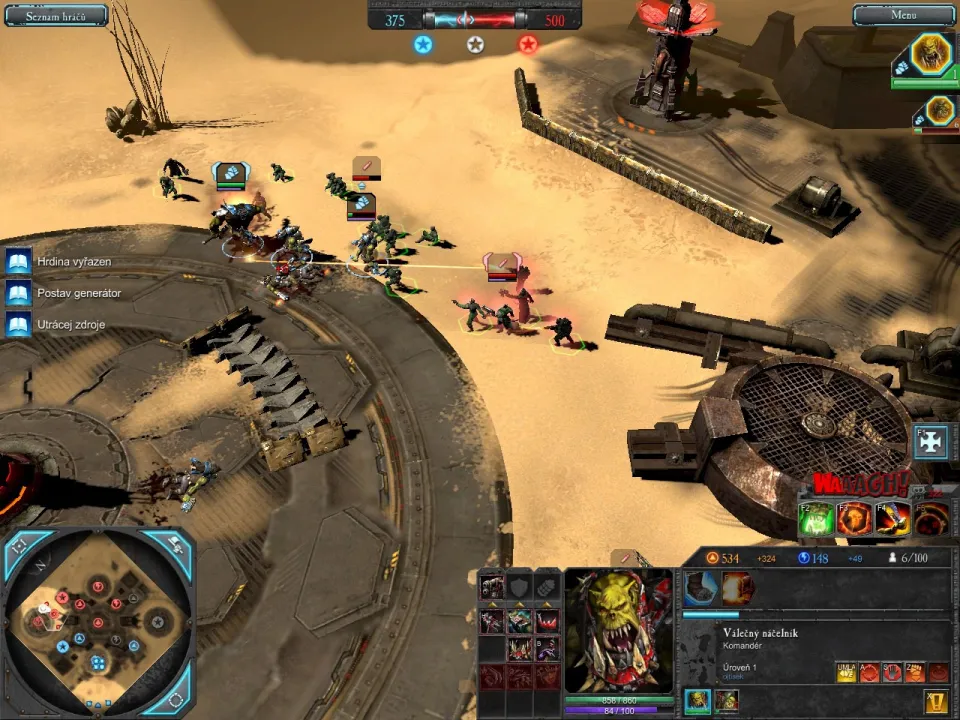Viewport: 960px width, 720px height.
Task: Click the white cross icon button
Action: tap(931, 443)
